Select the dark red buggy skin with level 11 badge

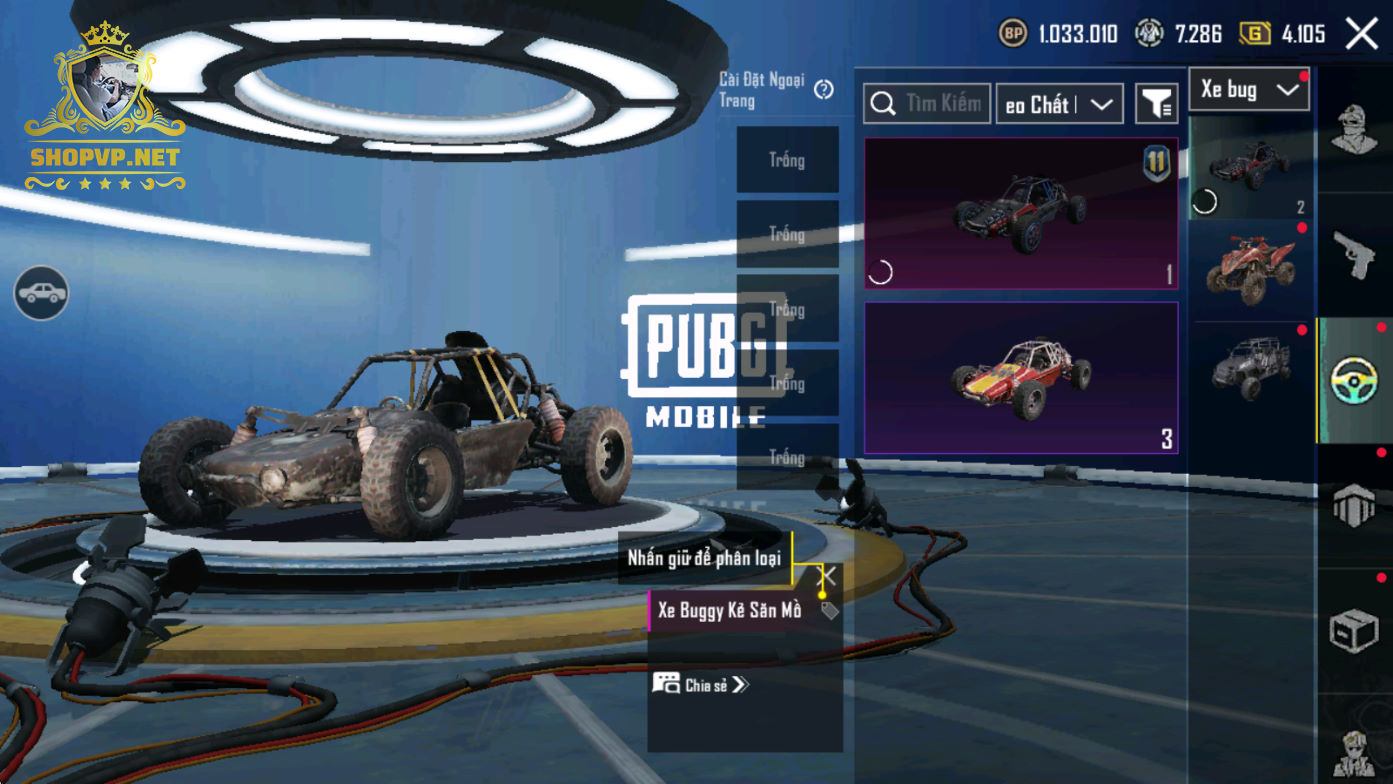pos(1021,214)
